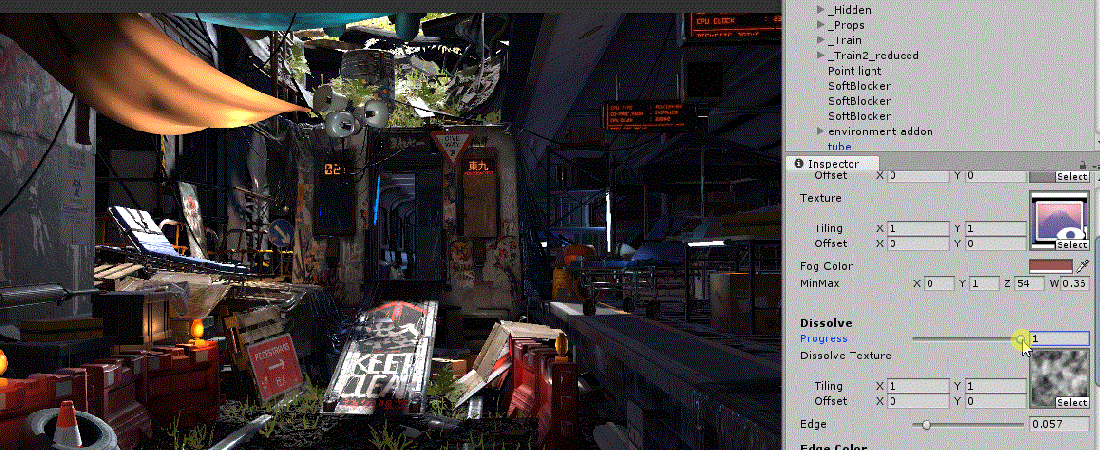Click the Dissolve Progress slider handle
This screenshot has width=1100, height=450.
[x=1021, y=339]
